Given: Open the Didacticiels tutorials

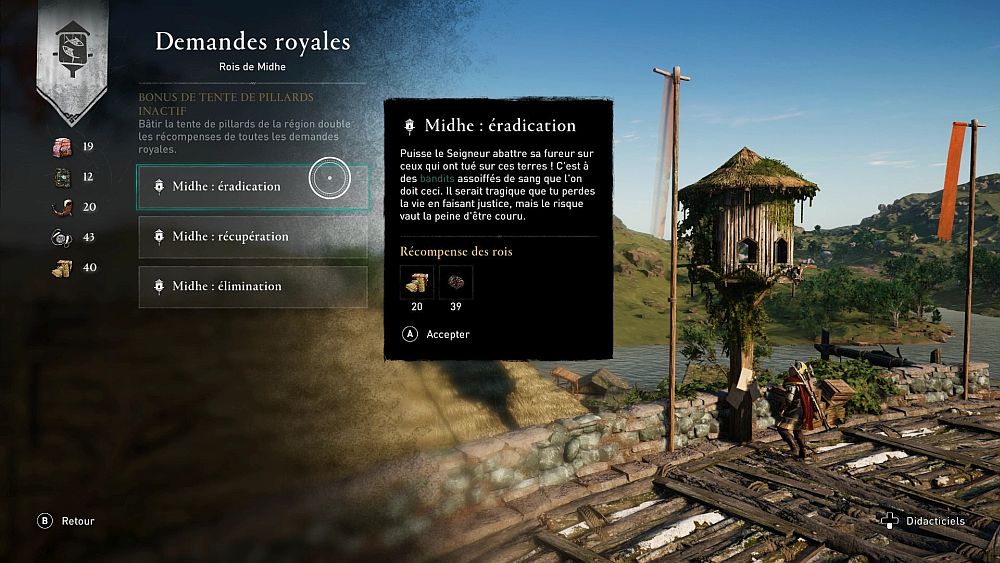Looking at the screenshot, I should (923, 521).
